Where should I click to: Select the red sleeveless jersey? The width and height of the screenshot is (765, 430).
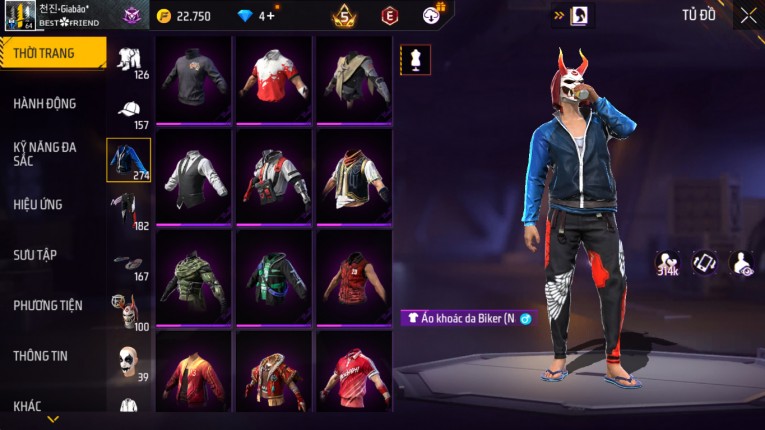(x=353, y=277)
